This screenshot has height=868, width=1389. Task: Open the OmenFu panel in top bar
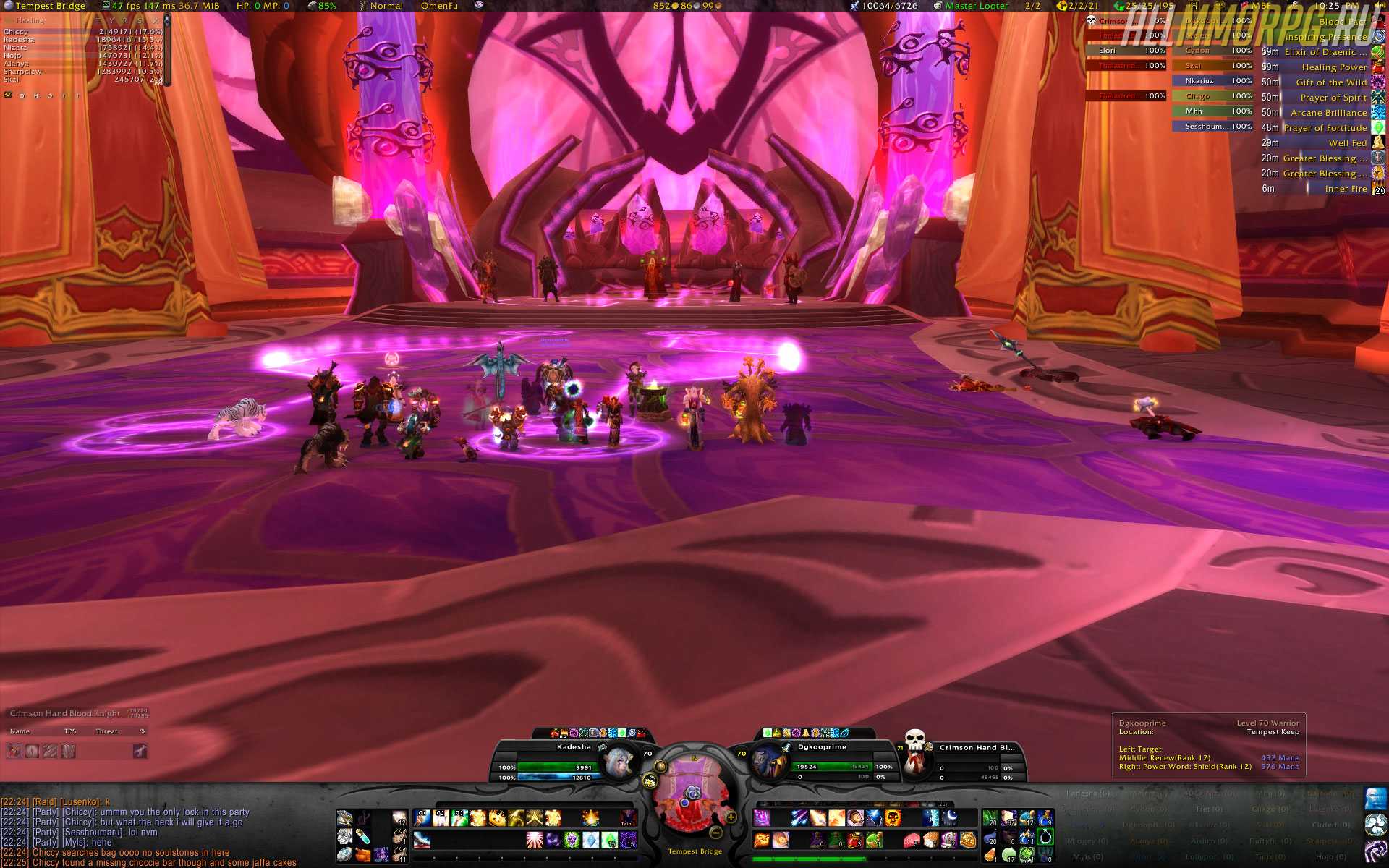pos(439,6)
